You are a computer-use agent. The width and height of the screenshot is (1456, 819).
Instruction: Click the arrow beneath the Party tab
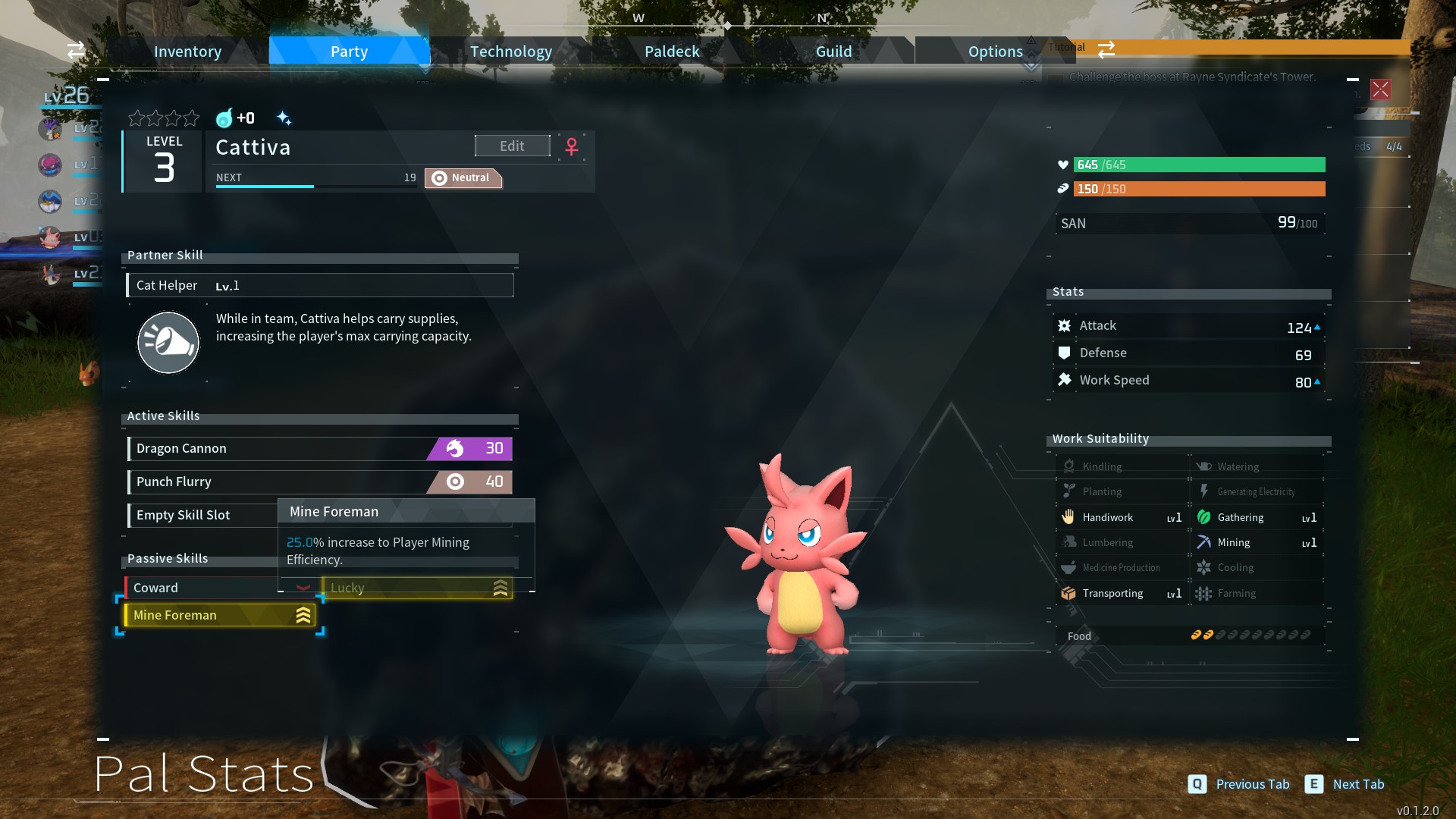click(x=425, y=68)
